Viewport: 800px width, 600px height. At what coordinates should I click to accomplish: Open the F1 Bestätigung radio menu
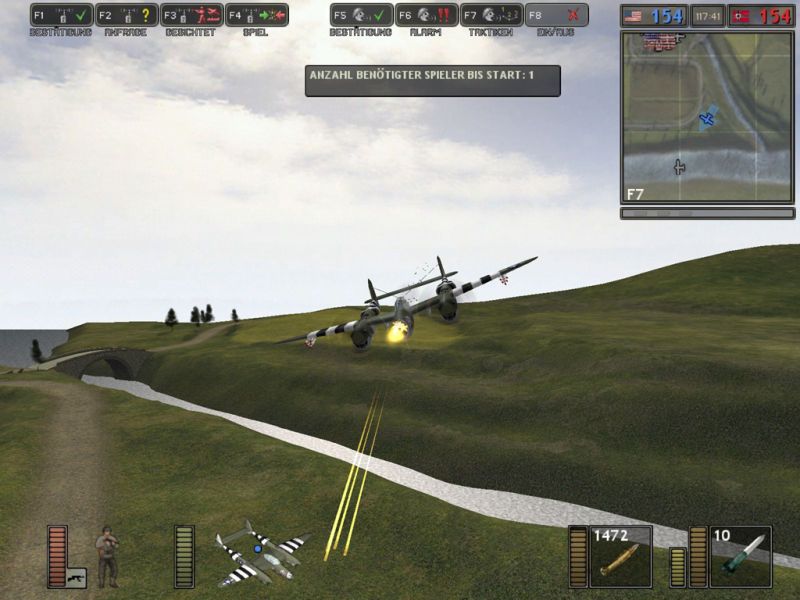pyautogui.click(x=61, y=15)
